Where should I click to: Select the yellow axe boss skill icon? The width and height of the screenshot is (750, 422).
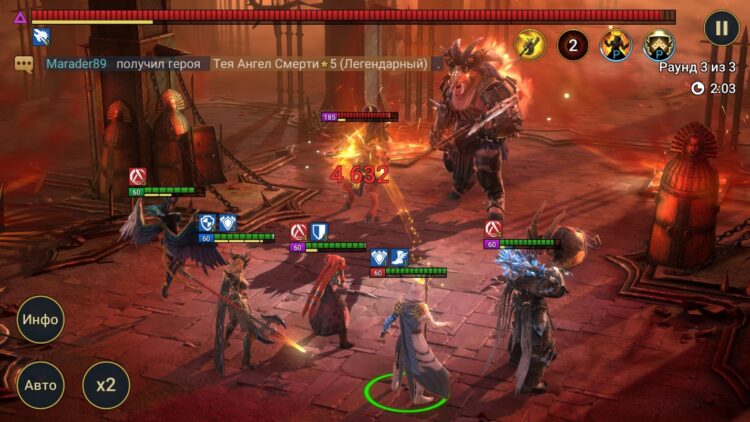pyautogui.click(x=530, y=45)
